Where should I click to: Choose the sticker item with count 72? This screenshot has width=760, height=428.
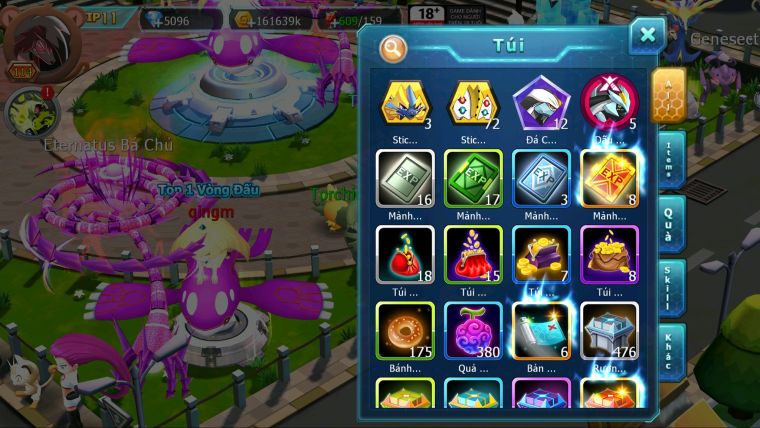point(473,104)
